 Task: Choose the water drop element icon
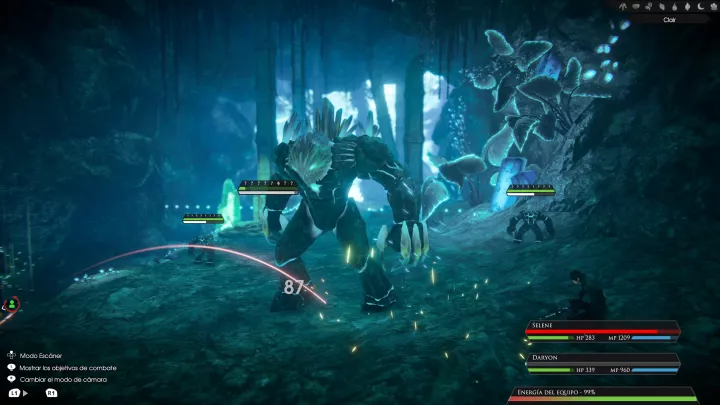[x=674, y=7]
